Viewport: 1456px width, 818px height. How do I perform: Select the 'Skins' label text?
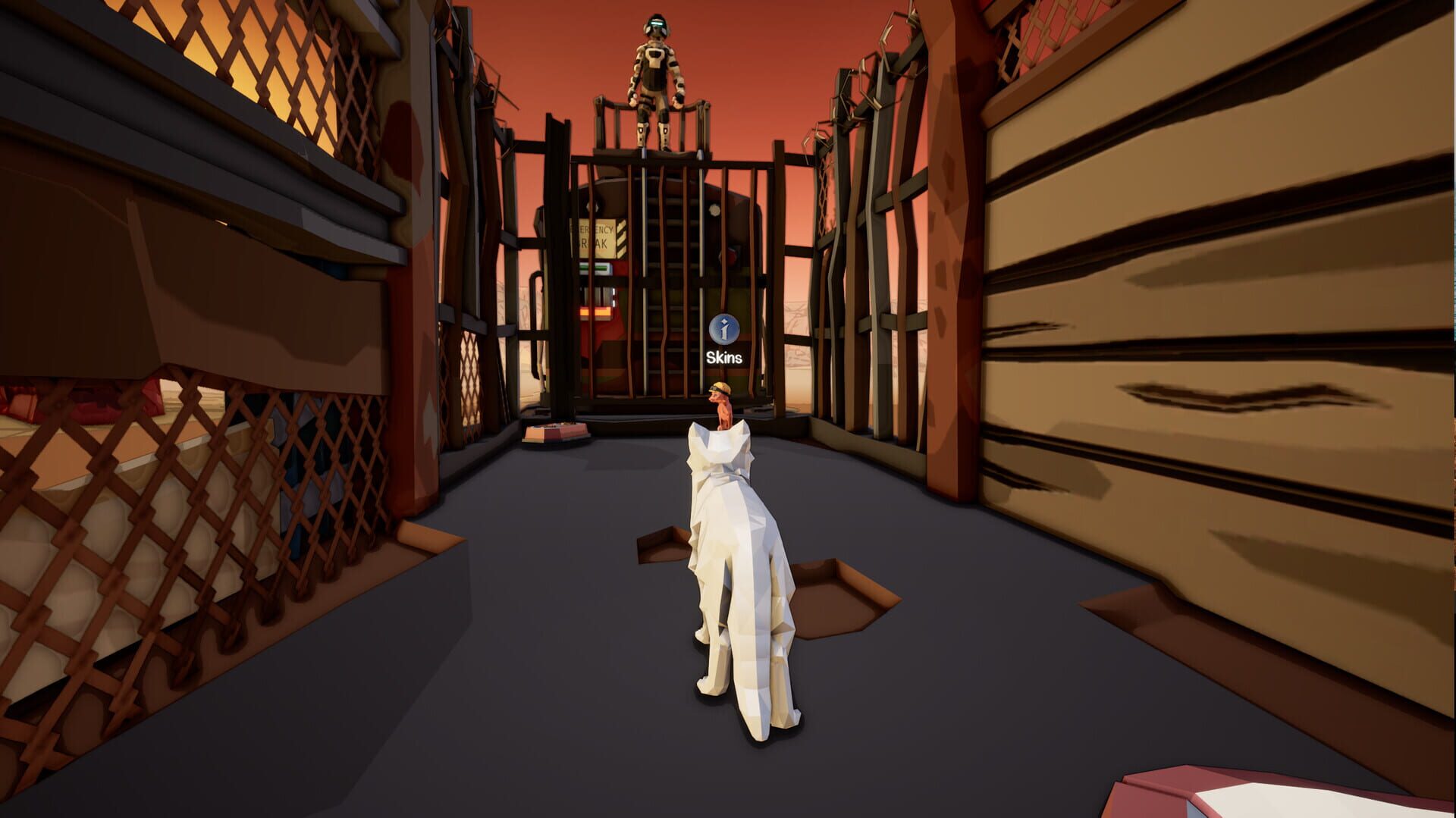click(x=725, y=356)
